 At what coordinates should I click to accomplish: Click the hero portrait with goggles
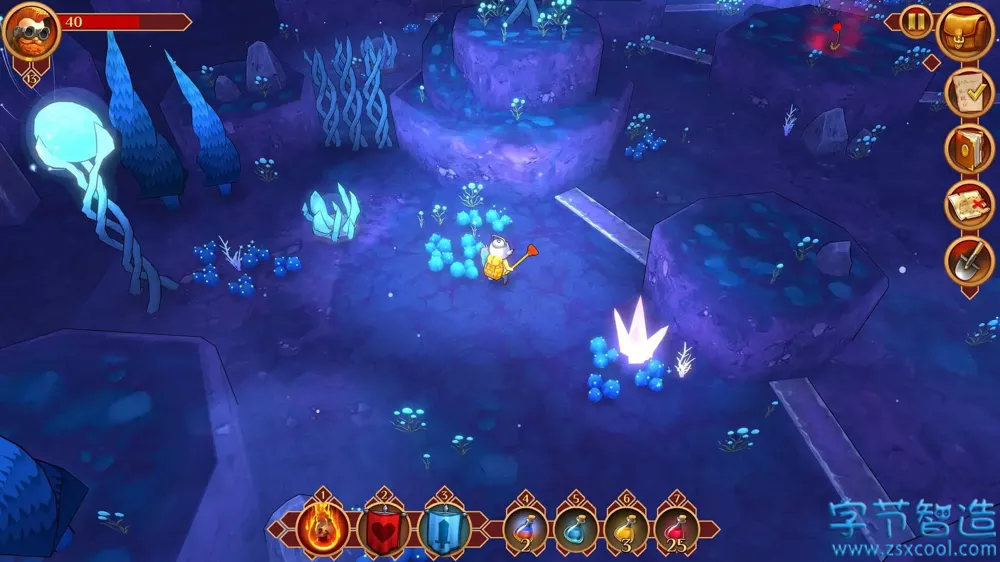pos(31,32)
